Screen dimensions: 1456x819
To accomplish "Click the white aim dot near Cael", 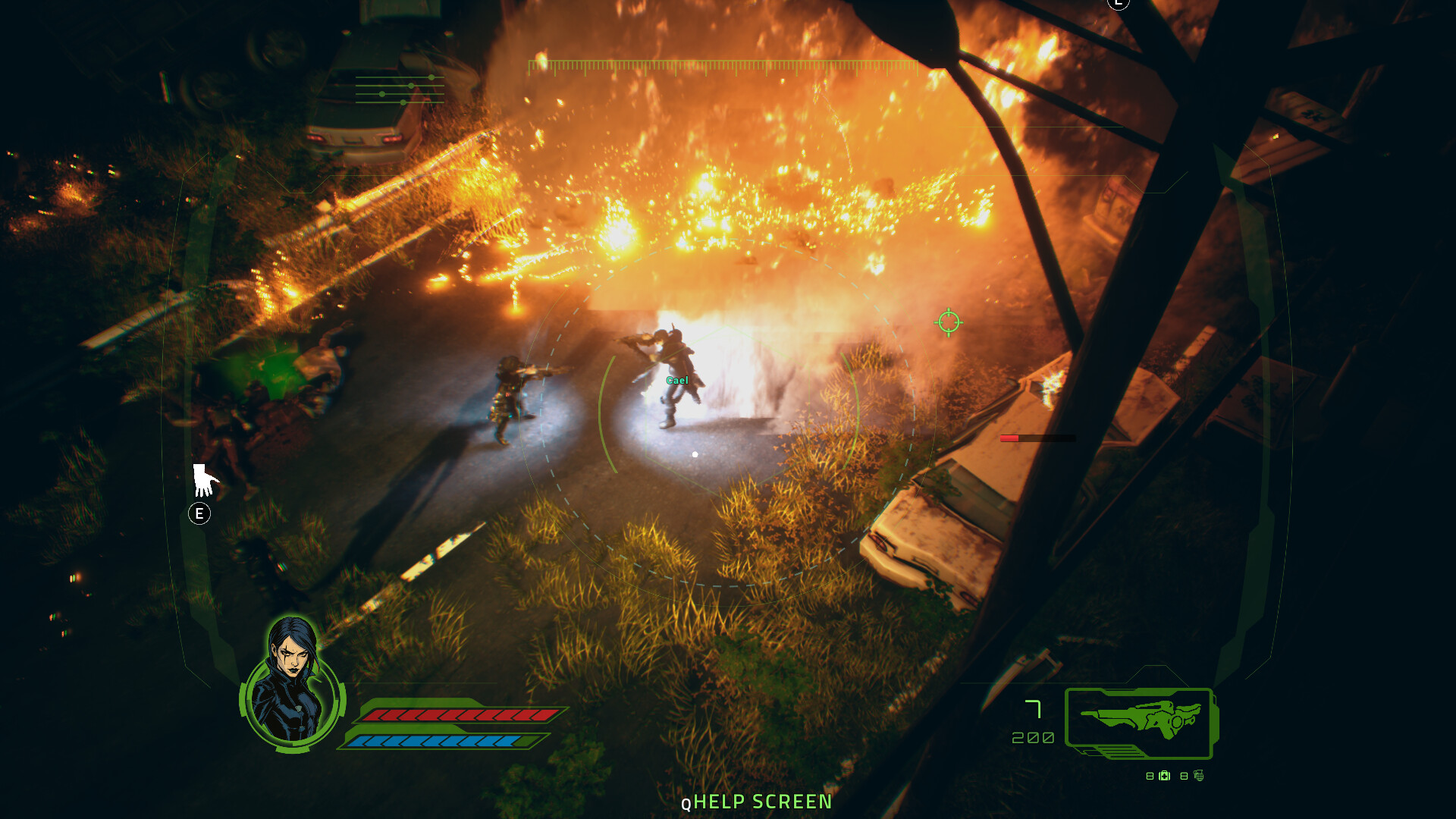I will click(x=695, y=454).
